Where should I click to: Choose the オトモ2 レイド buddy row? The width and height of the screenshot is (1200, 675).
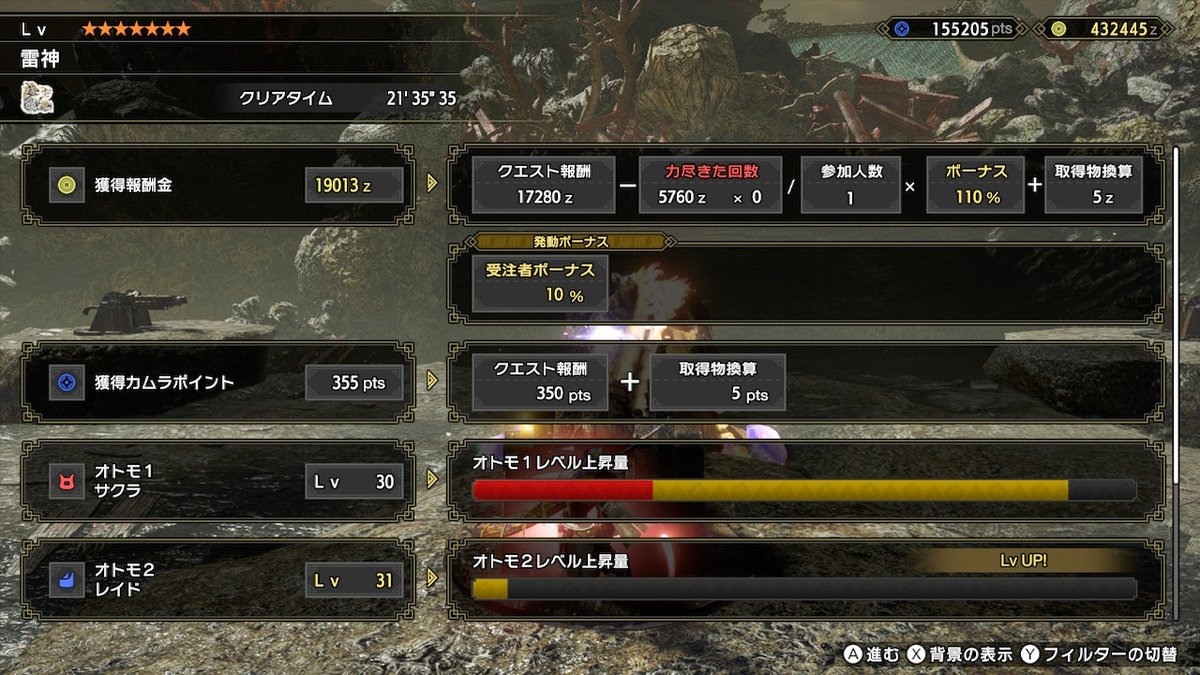click(x=217, y=580)
